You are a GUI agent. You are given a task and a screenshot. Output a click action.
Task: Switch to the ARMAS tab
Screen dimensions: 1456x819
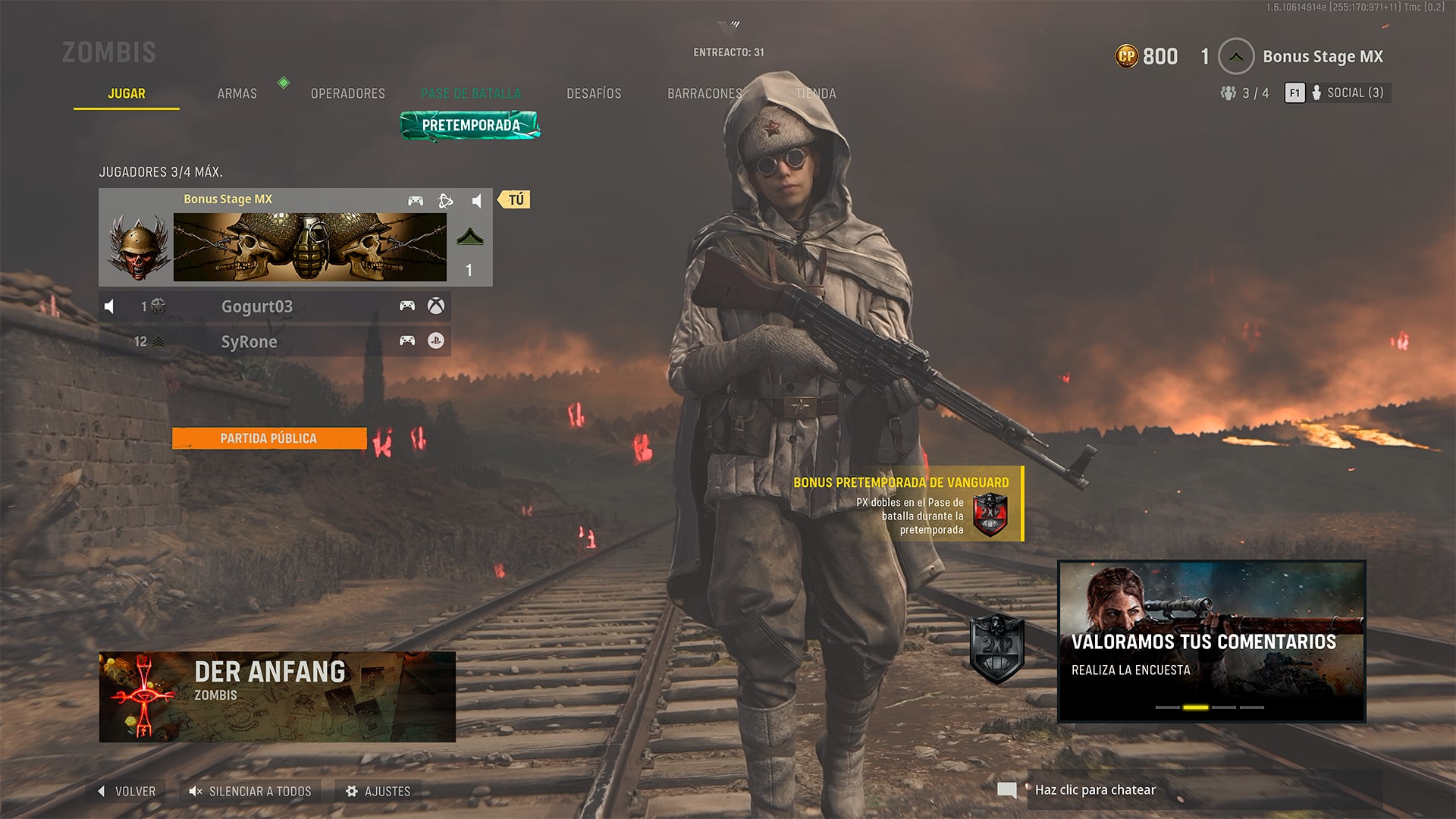tap(237, 93)
